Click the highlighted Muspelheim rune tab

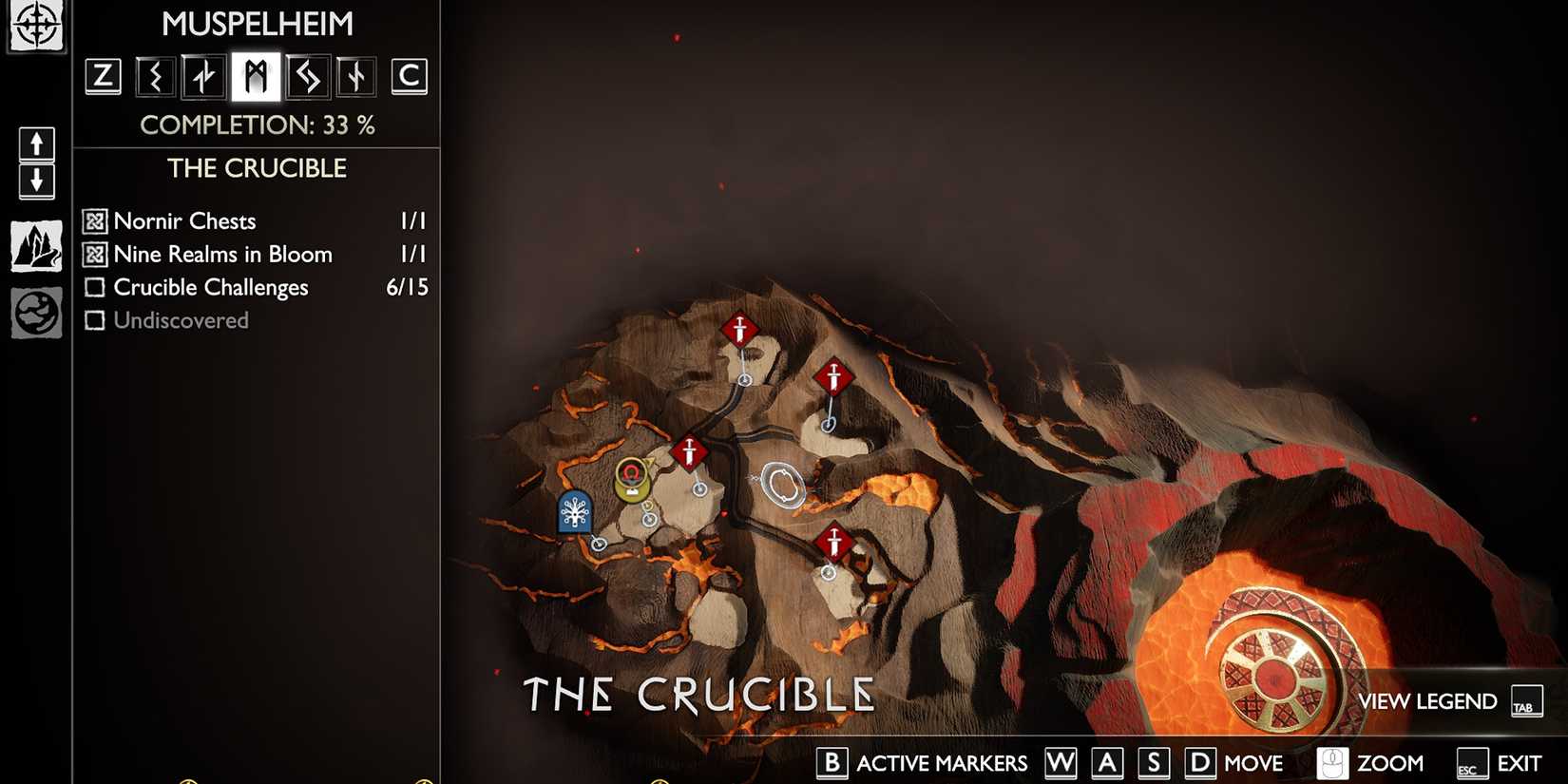256,76
